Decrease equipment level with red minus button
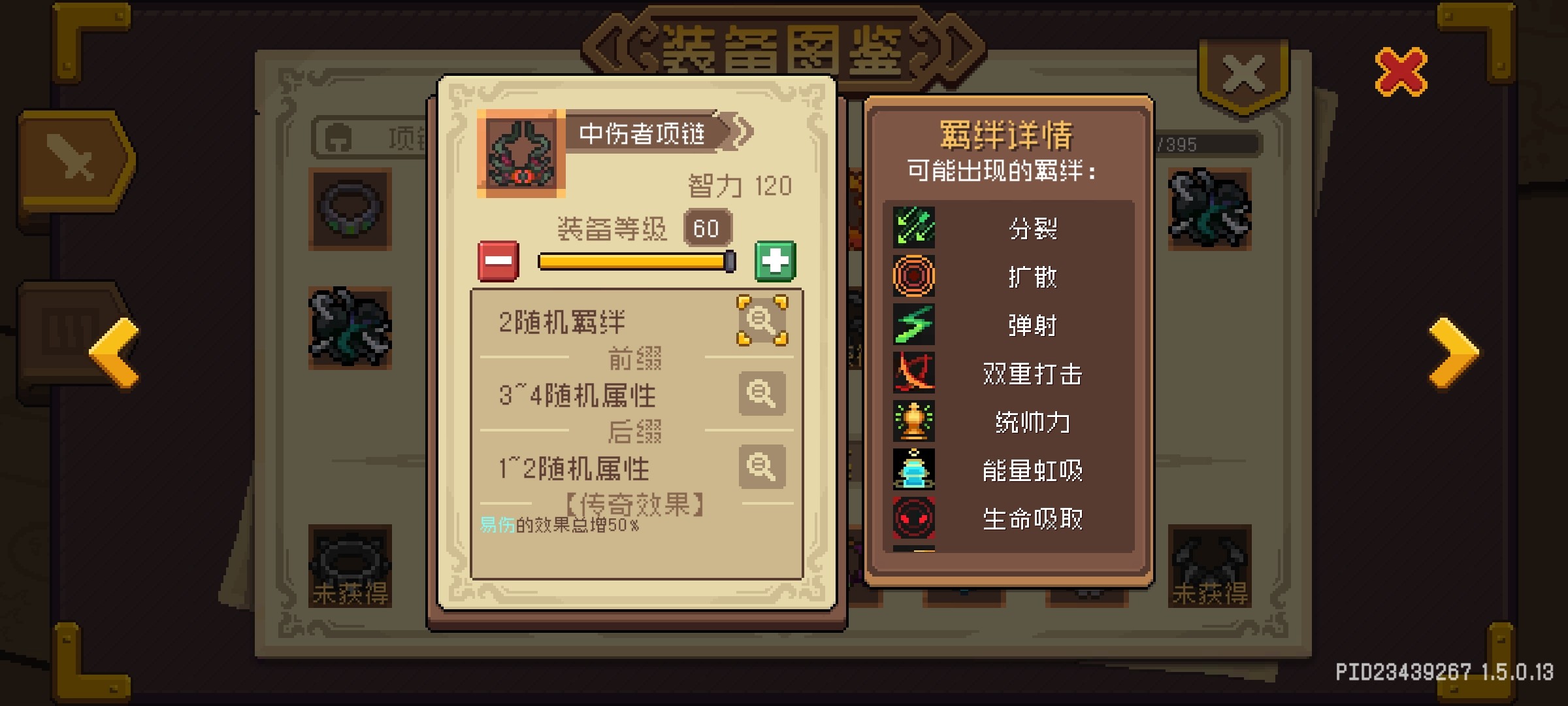 pyautogui.click(x=500, y=260)
